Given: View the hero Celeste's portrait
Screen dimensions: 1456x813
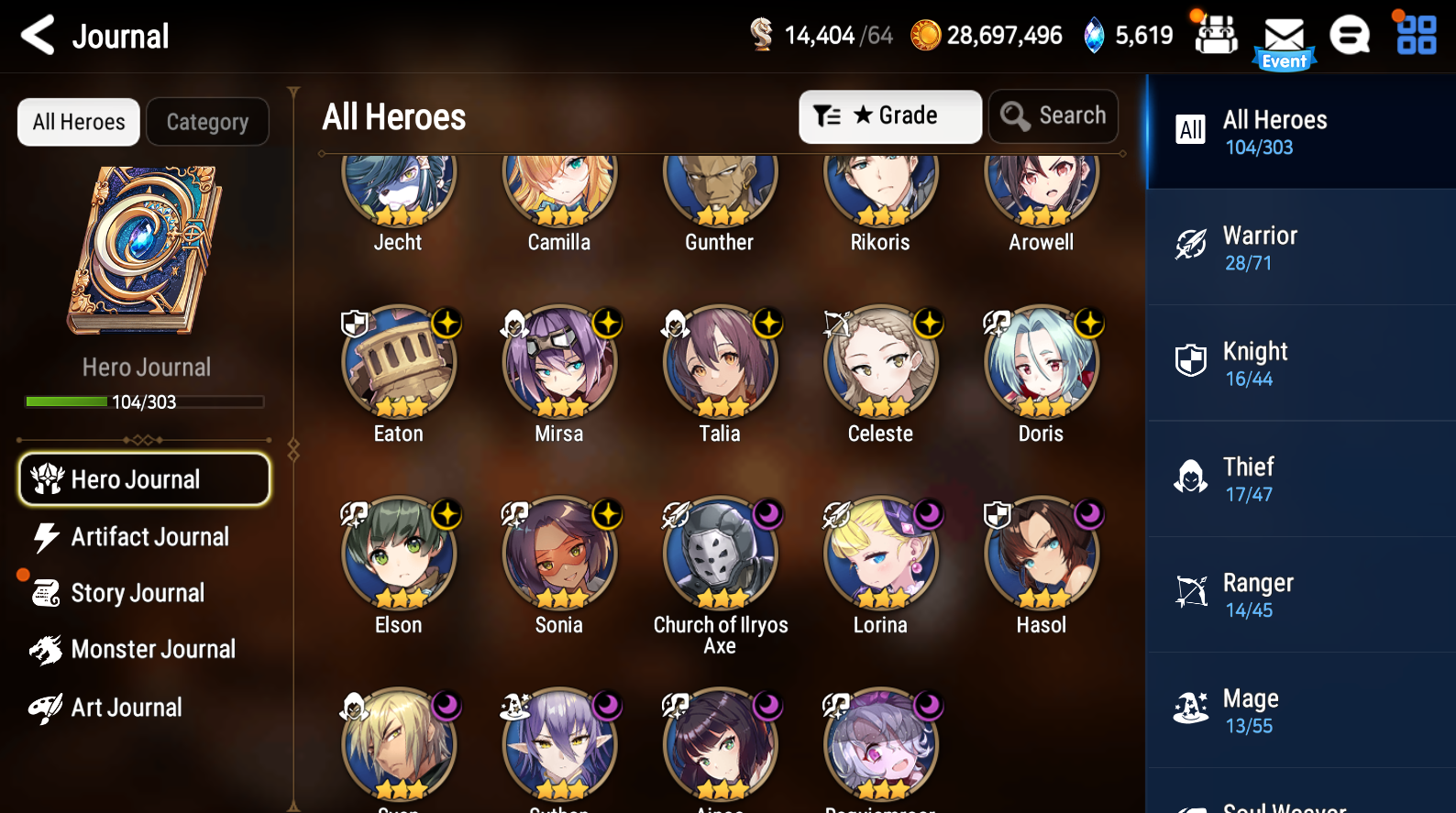Looking at the screenshot, I should (879, 361).
